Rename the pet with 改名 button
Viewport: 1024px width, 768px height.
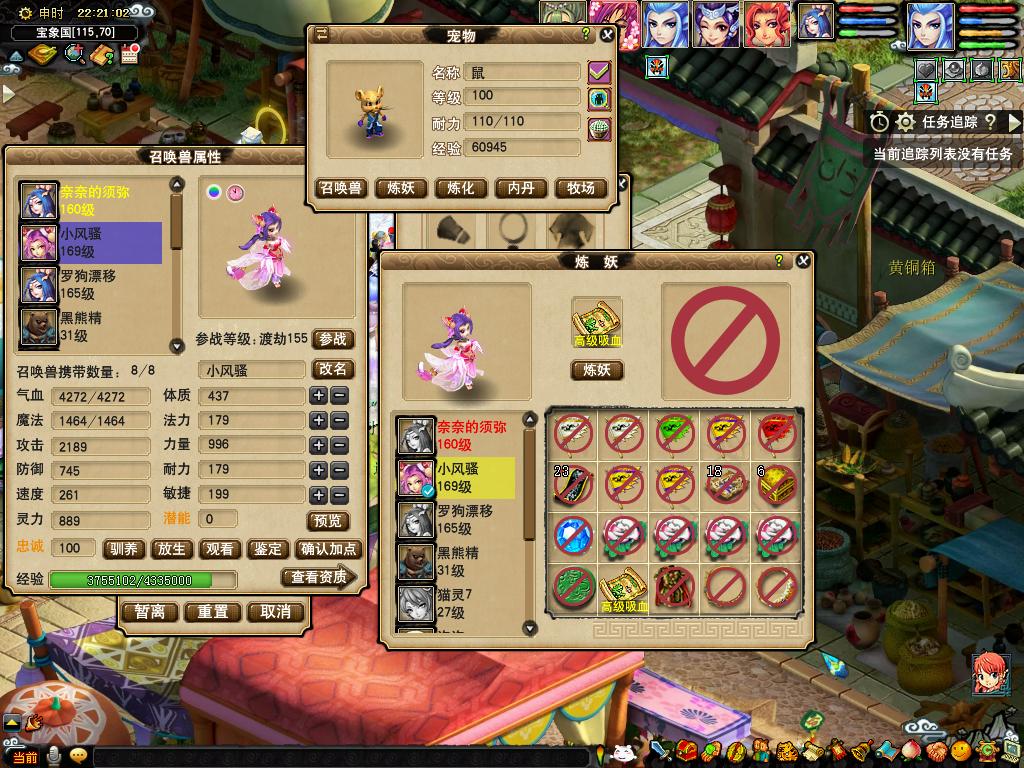pos(333,369)
